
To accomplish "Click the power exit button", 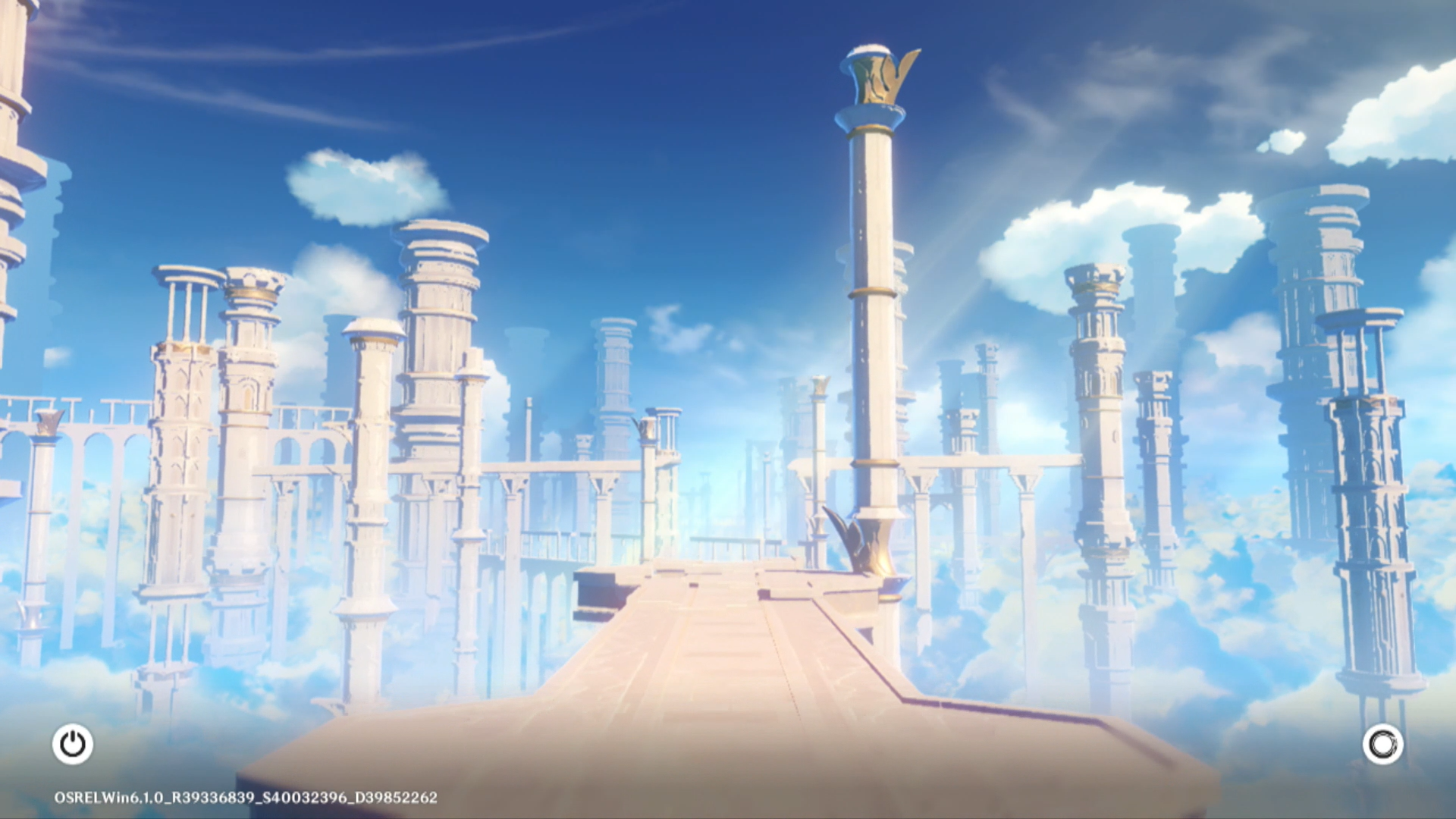I will click(73, 744).
